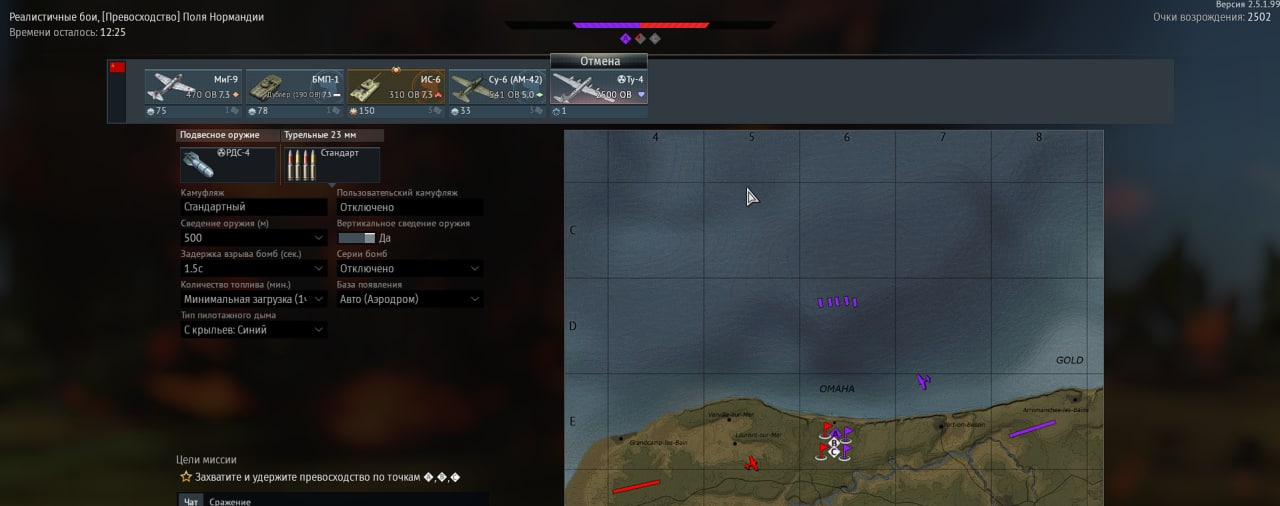Click the capture points cluster on the map
This screenshot has width=1280, height=506.
tap(835, 441)
